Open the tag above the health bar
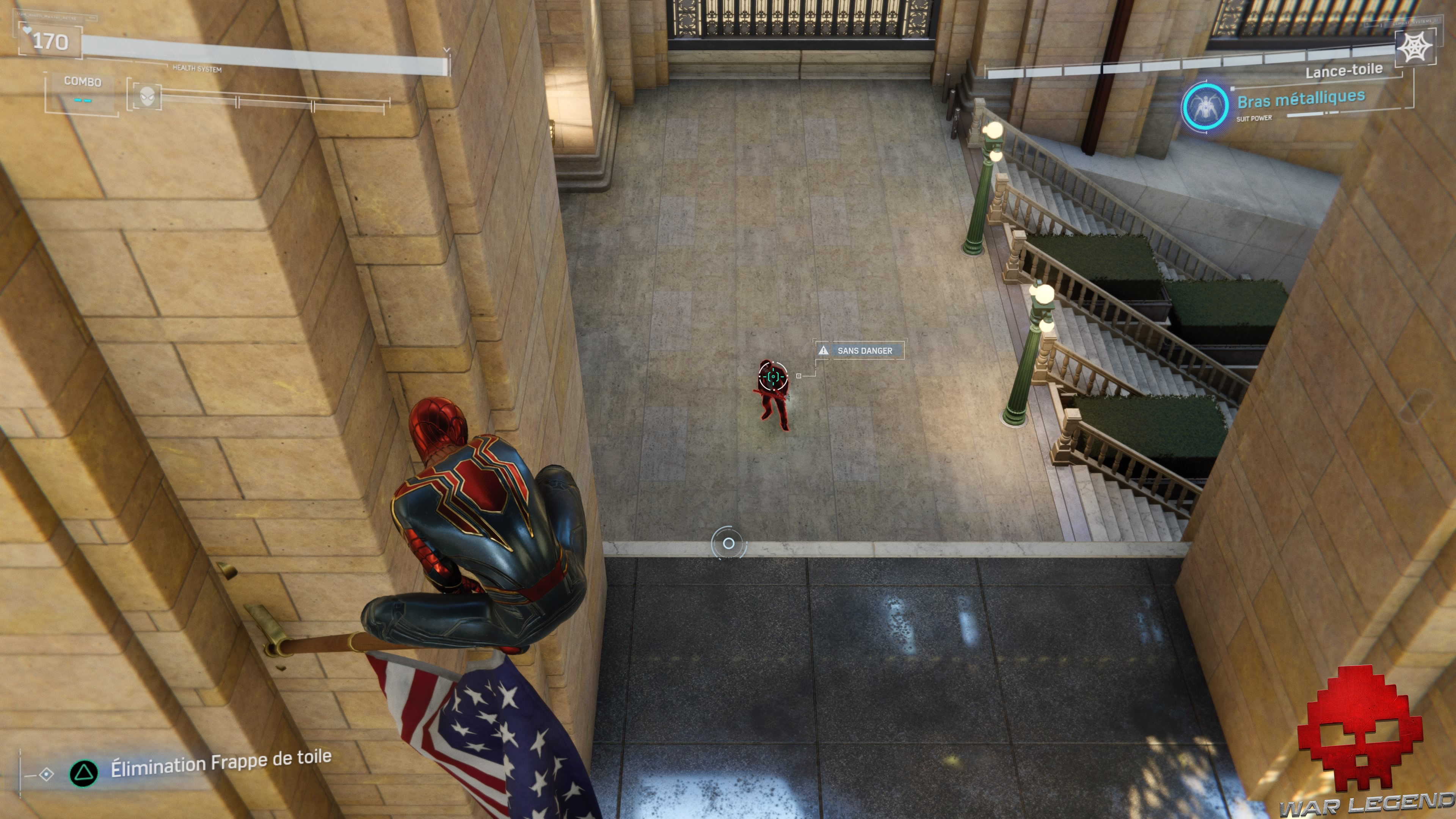This screenshot has height=819, width=1456. (54, 17)
